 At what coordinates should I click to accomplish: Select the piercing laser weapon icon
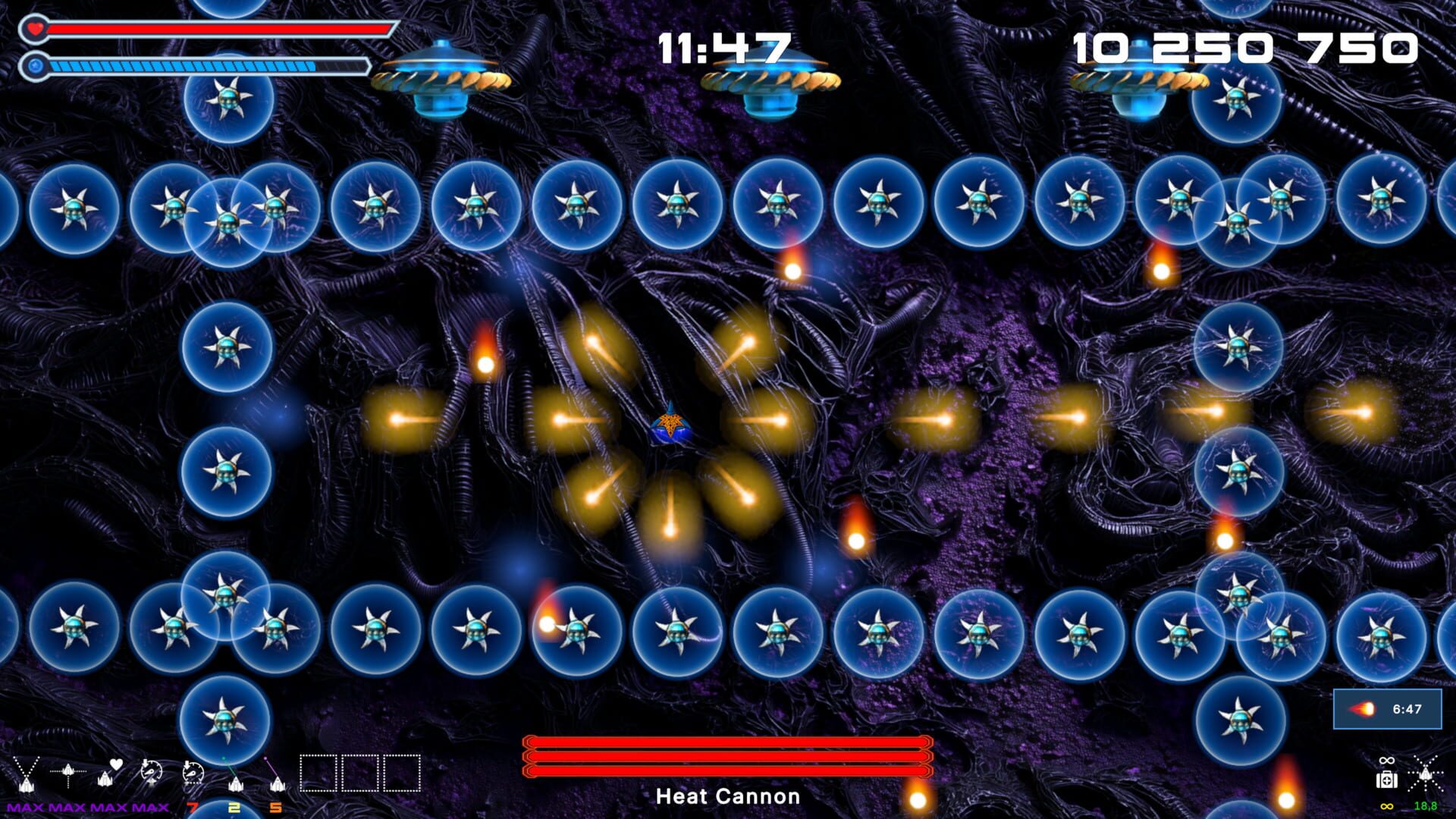68,772
